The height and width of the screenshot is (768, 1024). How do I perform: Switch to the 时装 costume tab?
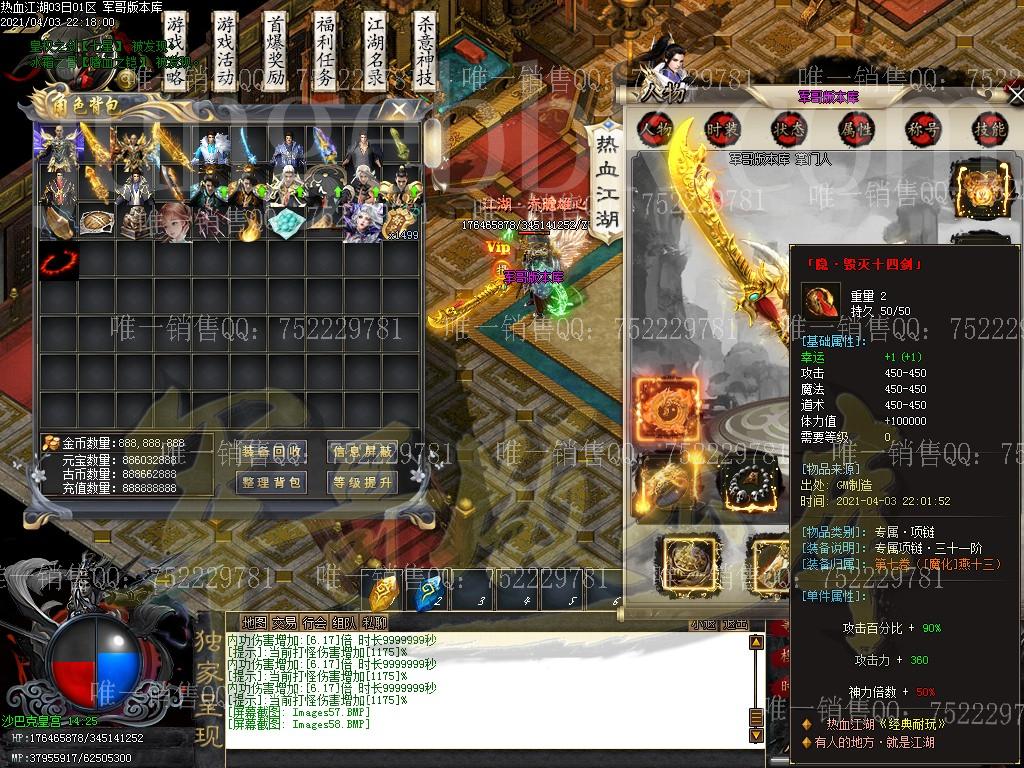(x=722, y=128)
